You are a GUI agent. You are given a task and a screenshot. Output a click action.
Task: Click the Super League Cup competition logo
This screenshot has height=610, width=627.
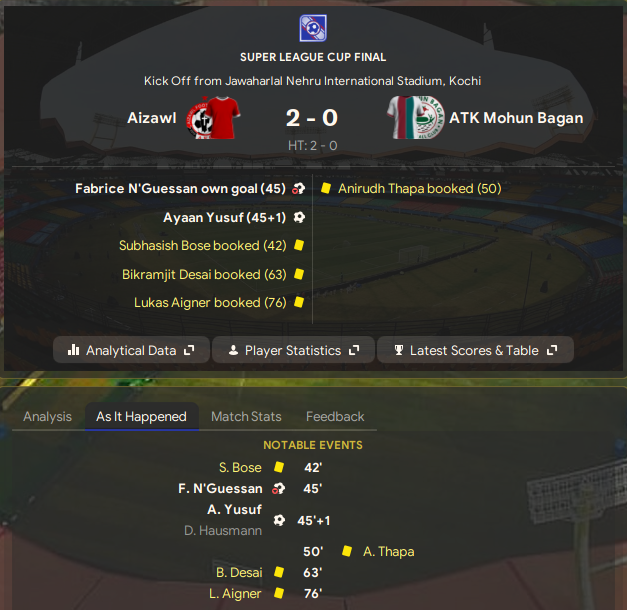(x=313, y=27)
